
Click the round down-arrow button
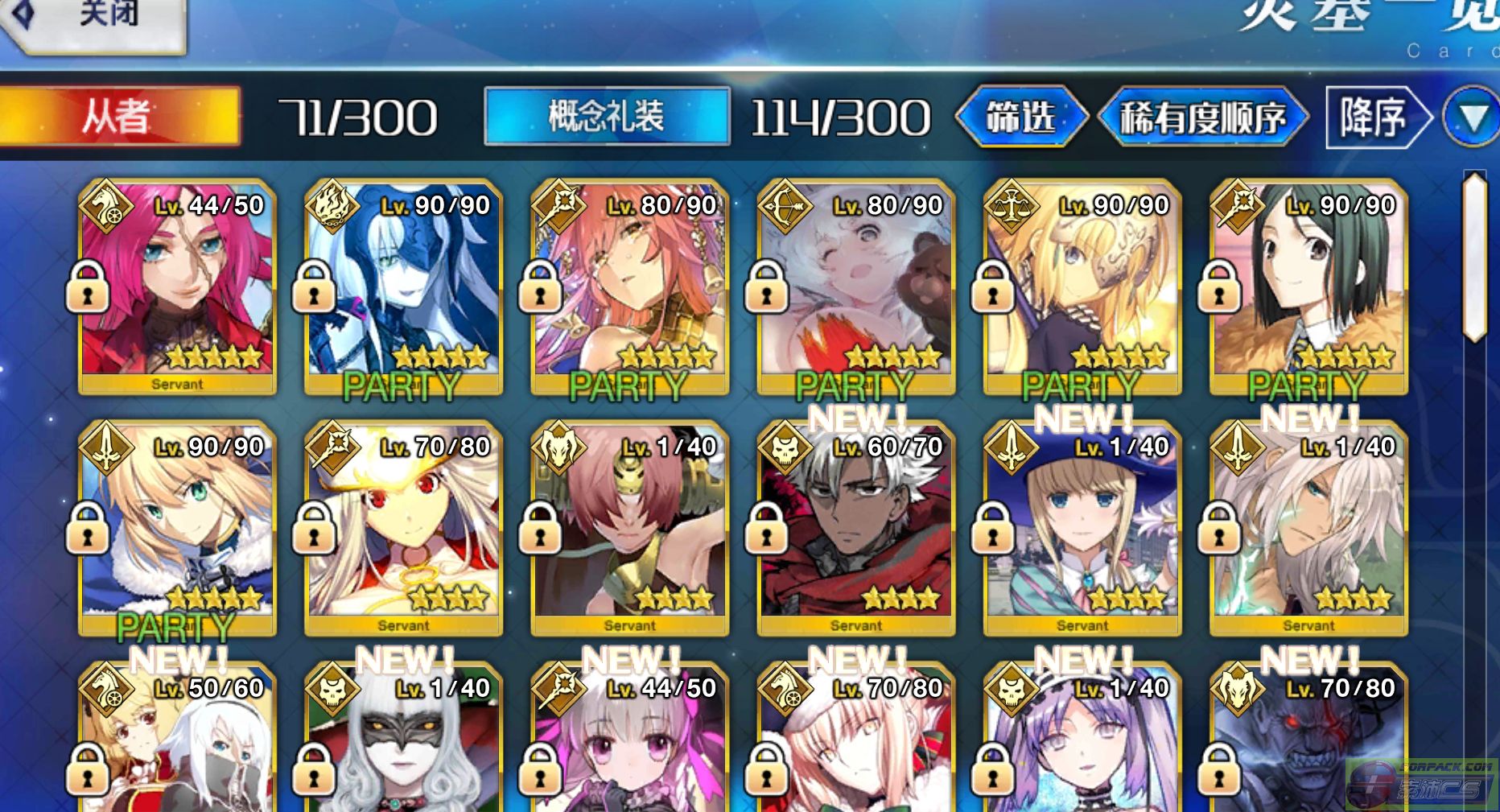(x=1472, y=117)
